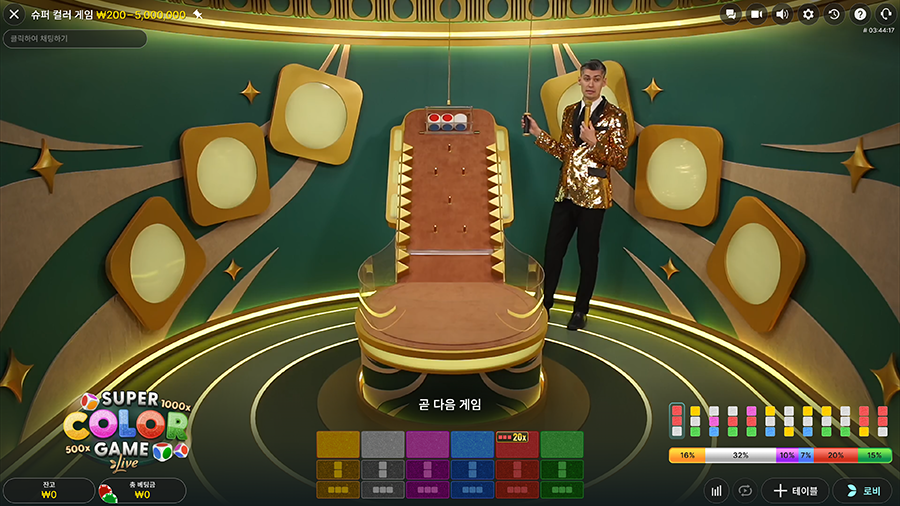Screen dimensions: 900x506
Task: Toggle the video camera setting
Action: pos(757,15)
